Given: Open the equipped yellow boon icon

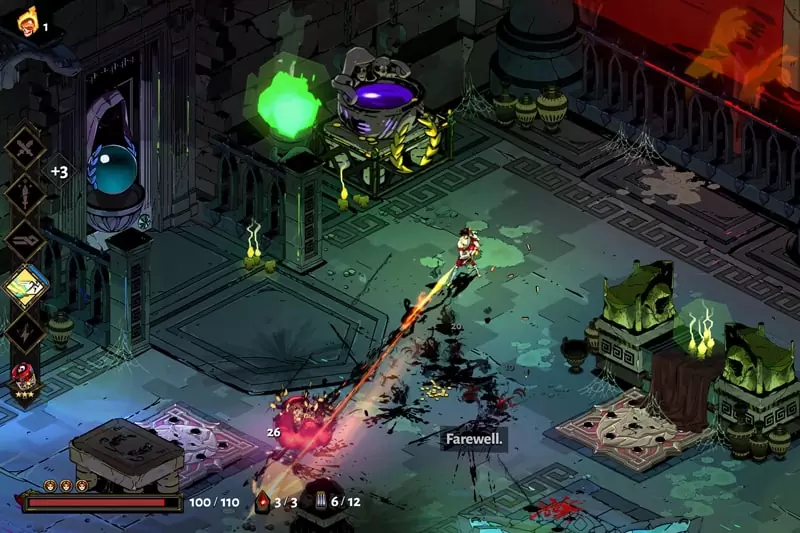Looking at the screenshot, I should pyautogui.click(x=27, y=287).
